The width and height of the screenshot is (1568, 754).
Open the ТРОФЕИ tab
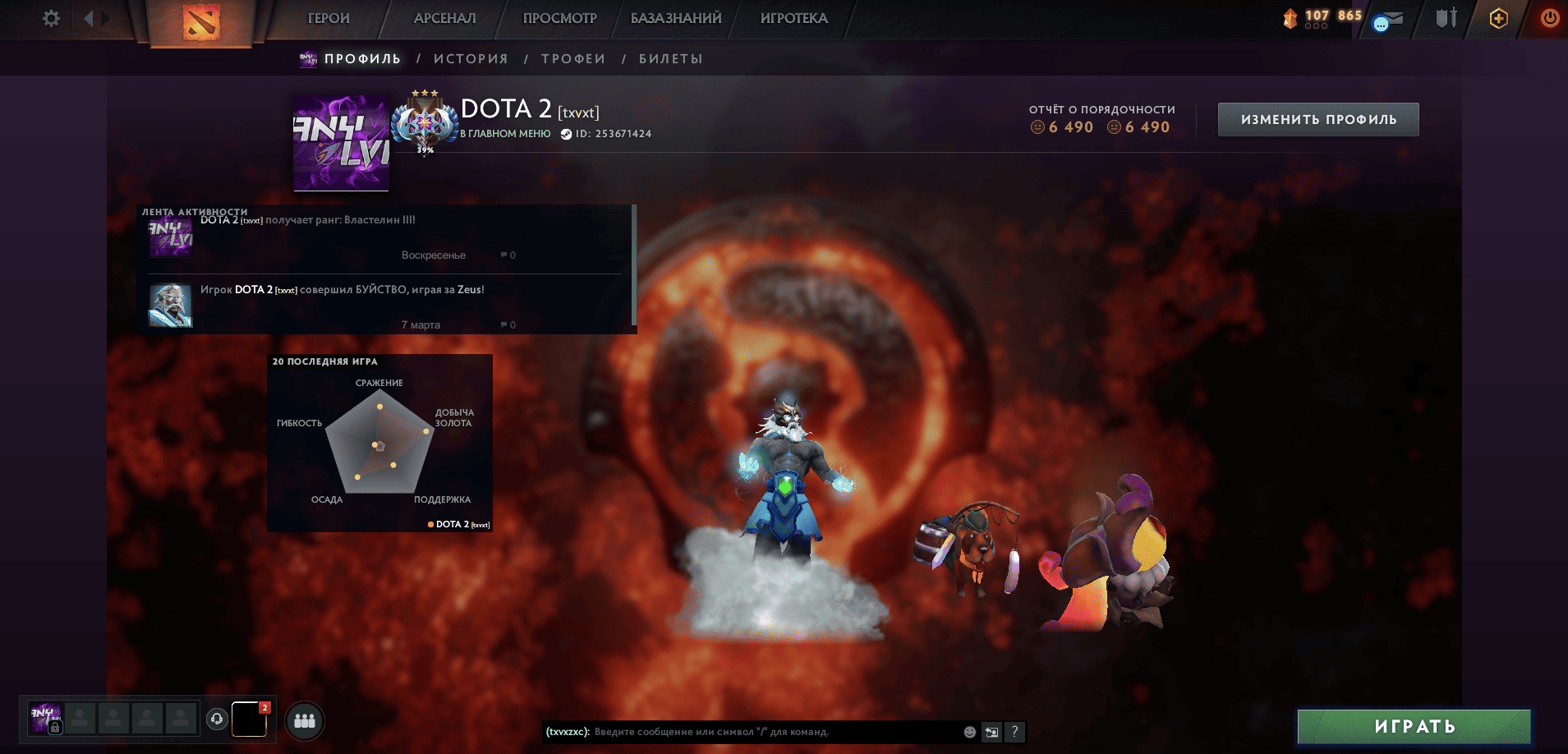pos(572,58)
